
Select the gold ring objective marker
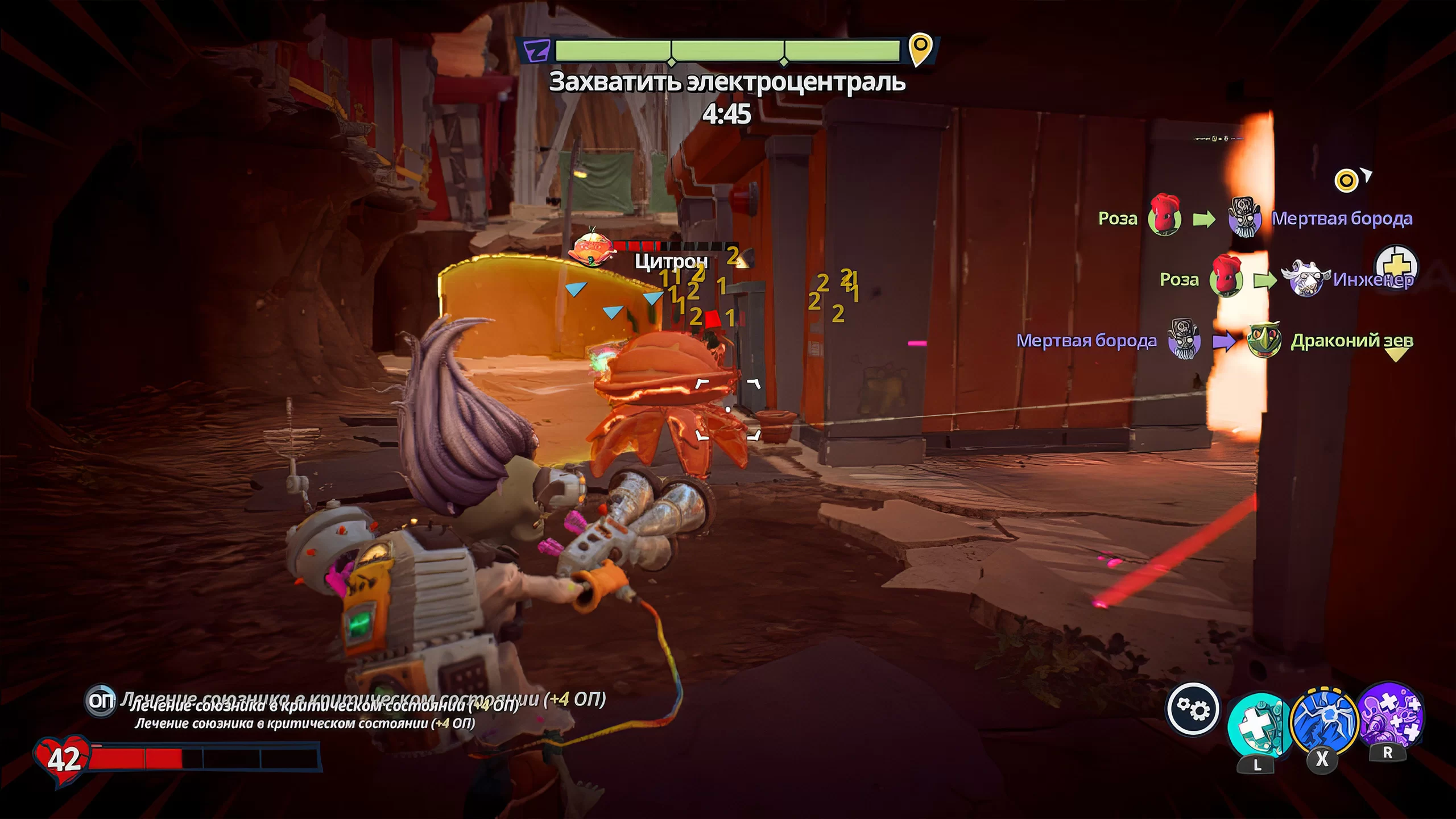click(1346, 181)
